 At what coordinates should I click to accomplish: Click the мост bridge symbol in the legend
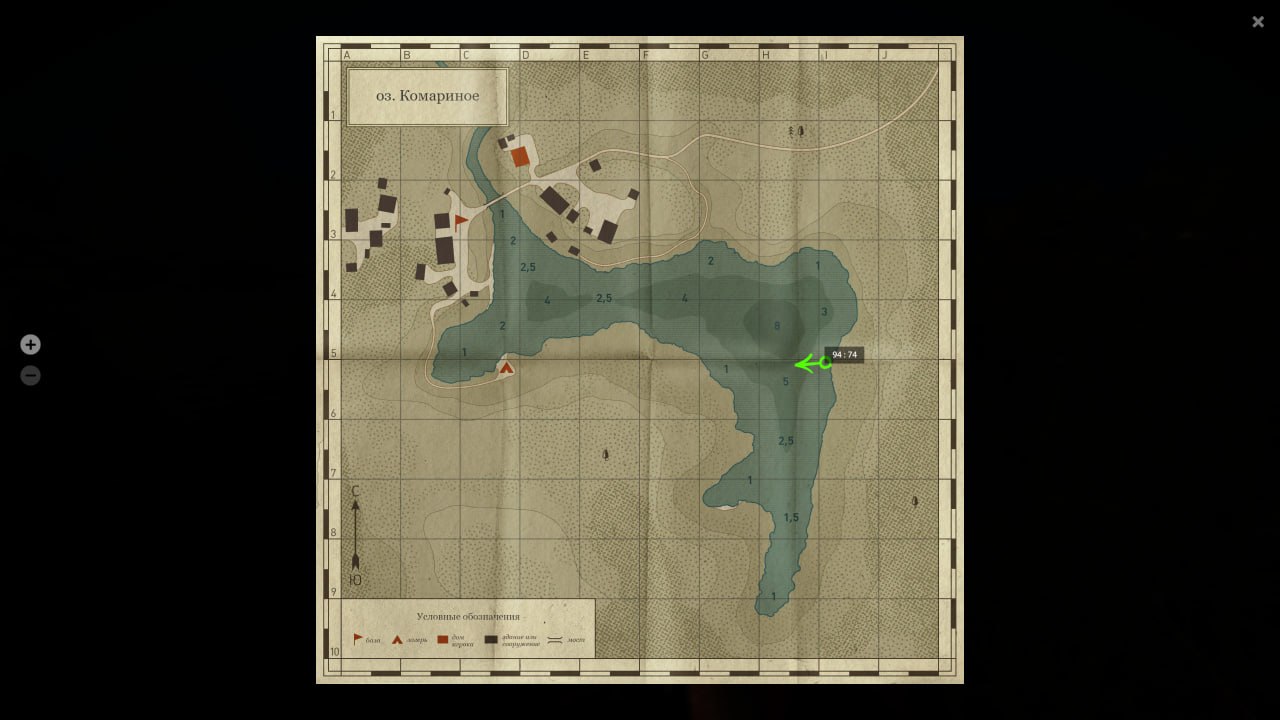(x=555, y=639)
